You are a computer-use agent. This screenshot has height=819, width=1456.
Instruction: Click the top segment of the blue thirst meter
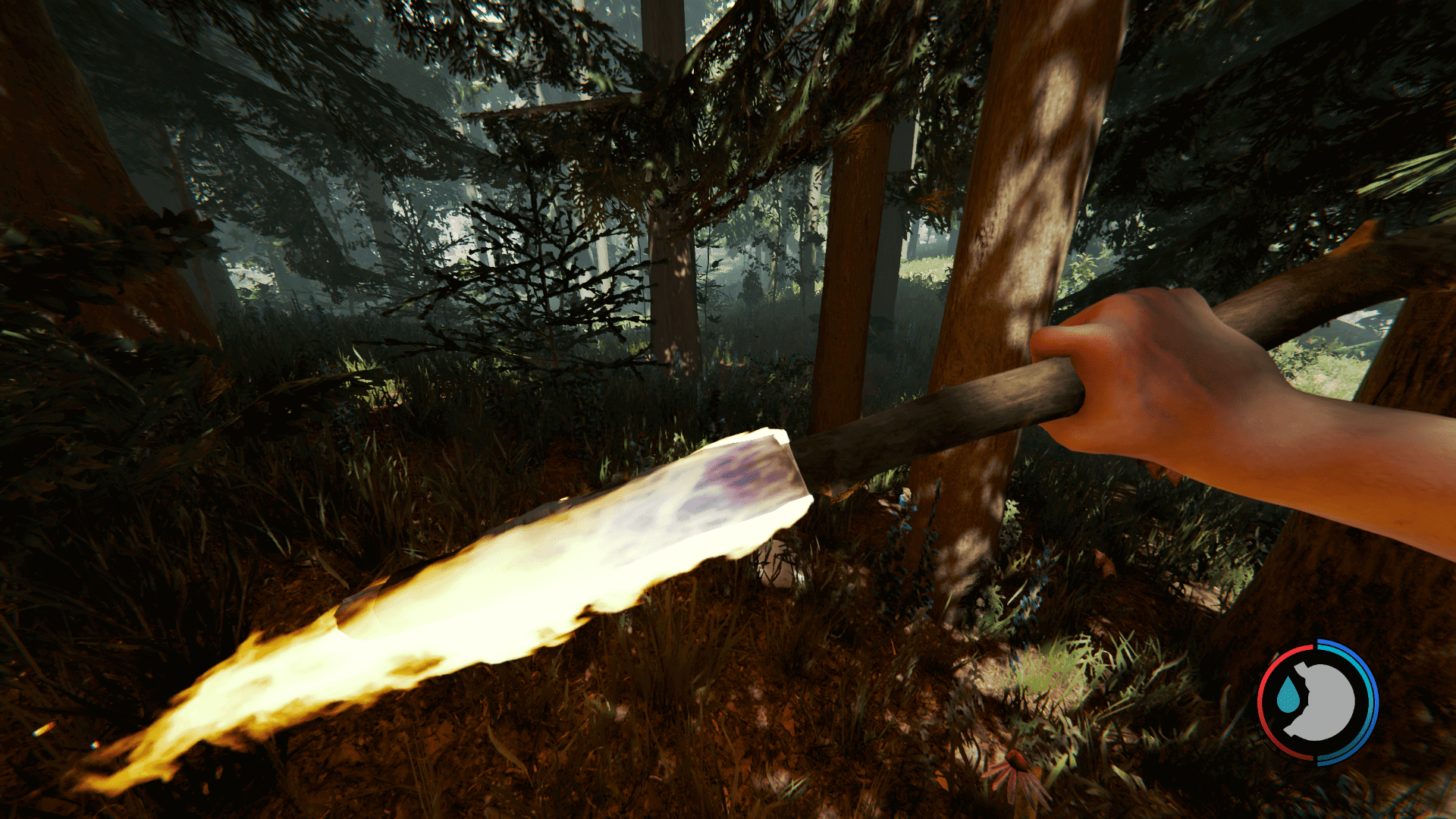(x=1332, y=643)
